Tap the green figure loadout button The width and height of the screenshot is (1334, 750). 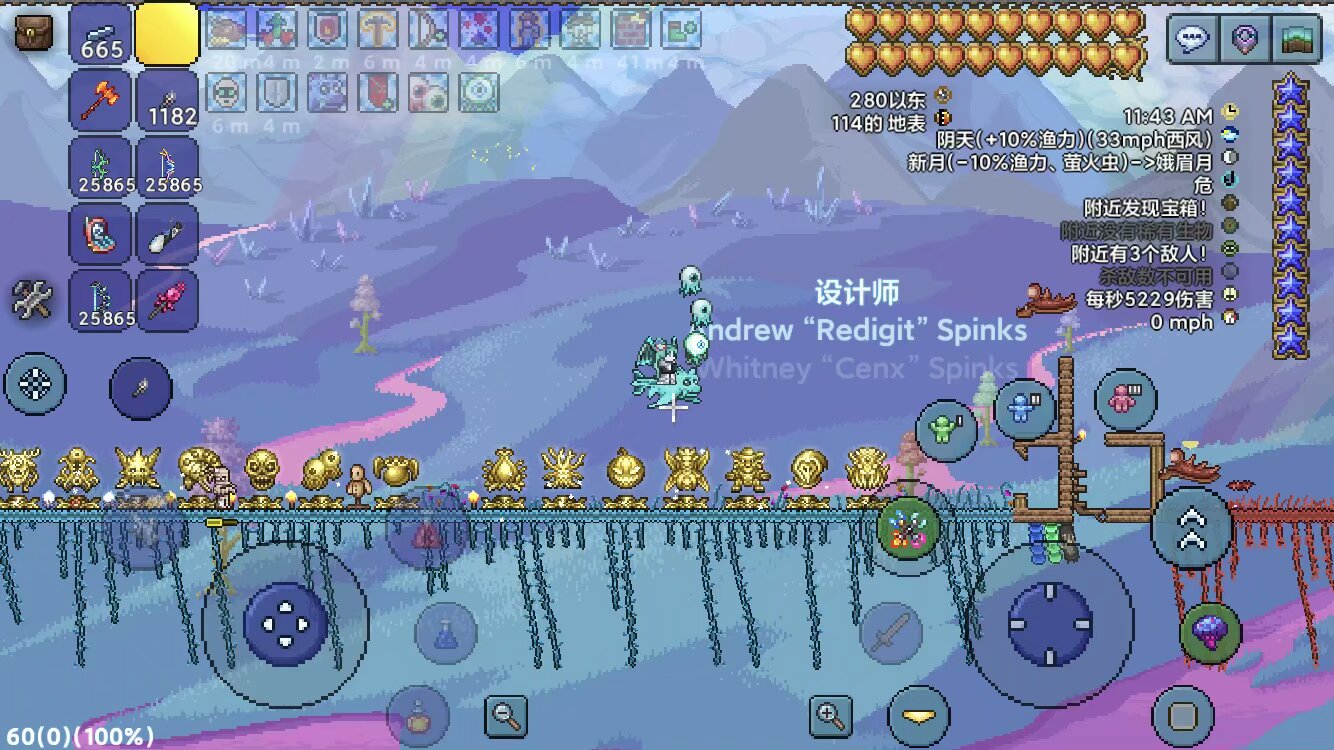(x=946, y=430)
